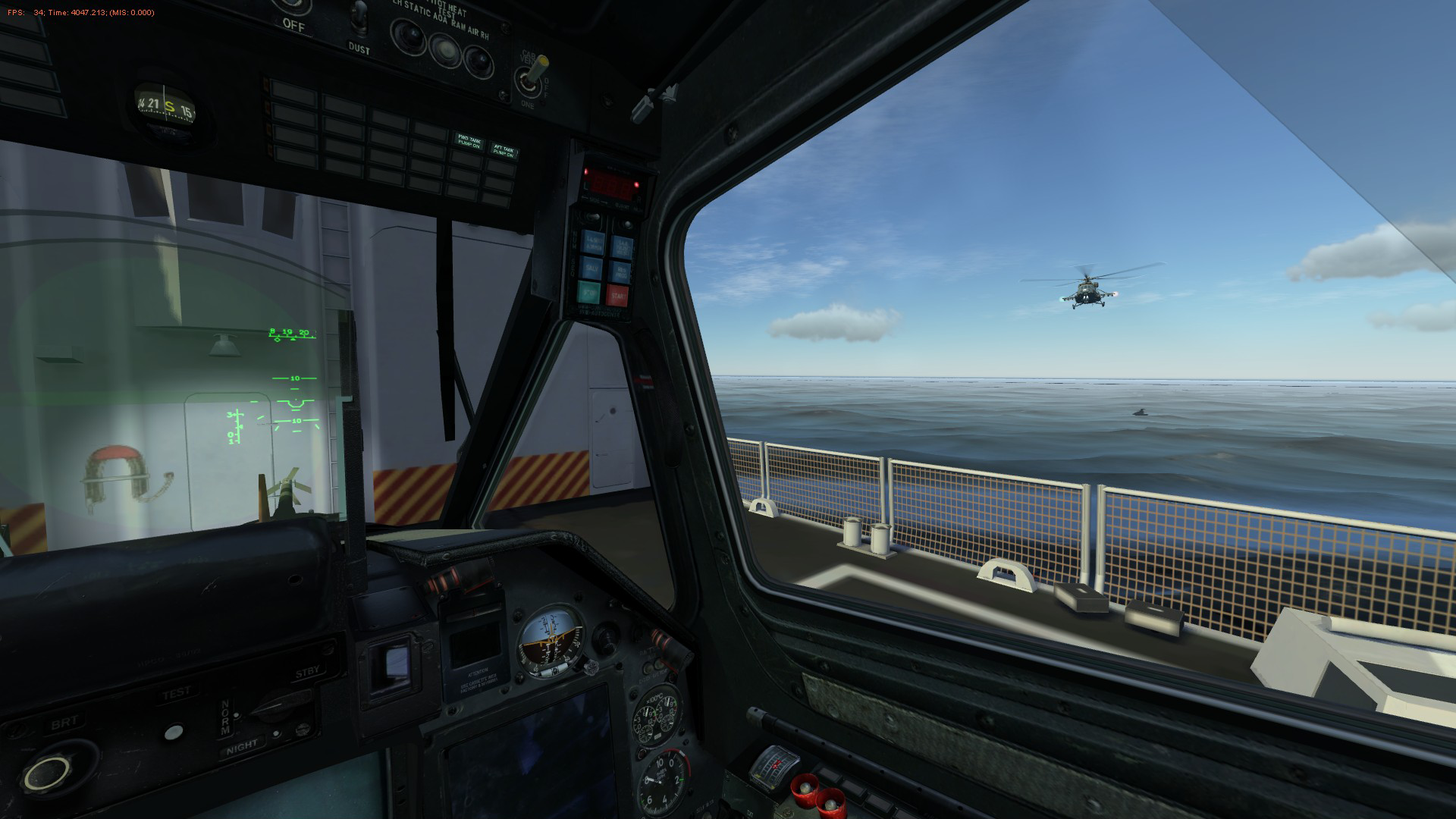1456x819 pixels.
Task: Click the green STOP button
Action: [x=589, y=293]
